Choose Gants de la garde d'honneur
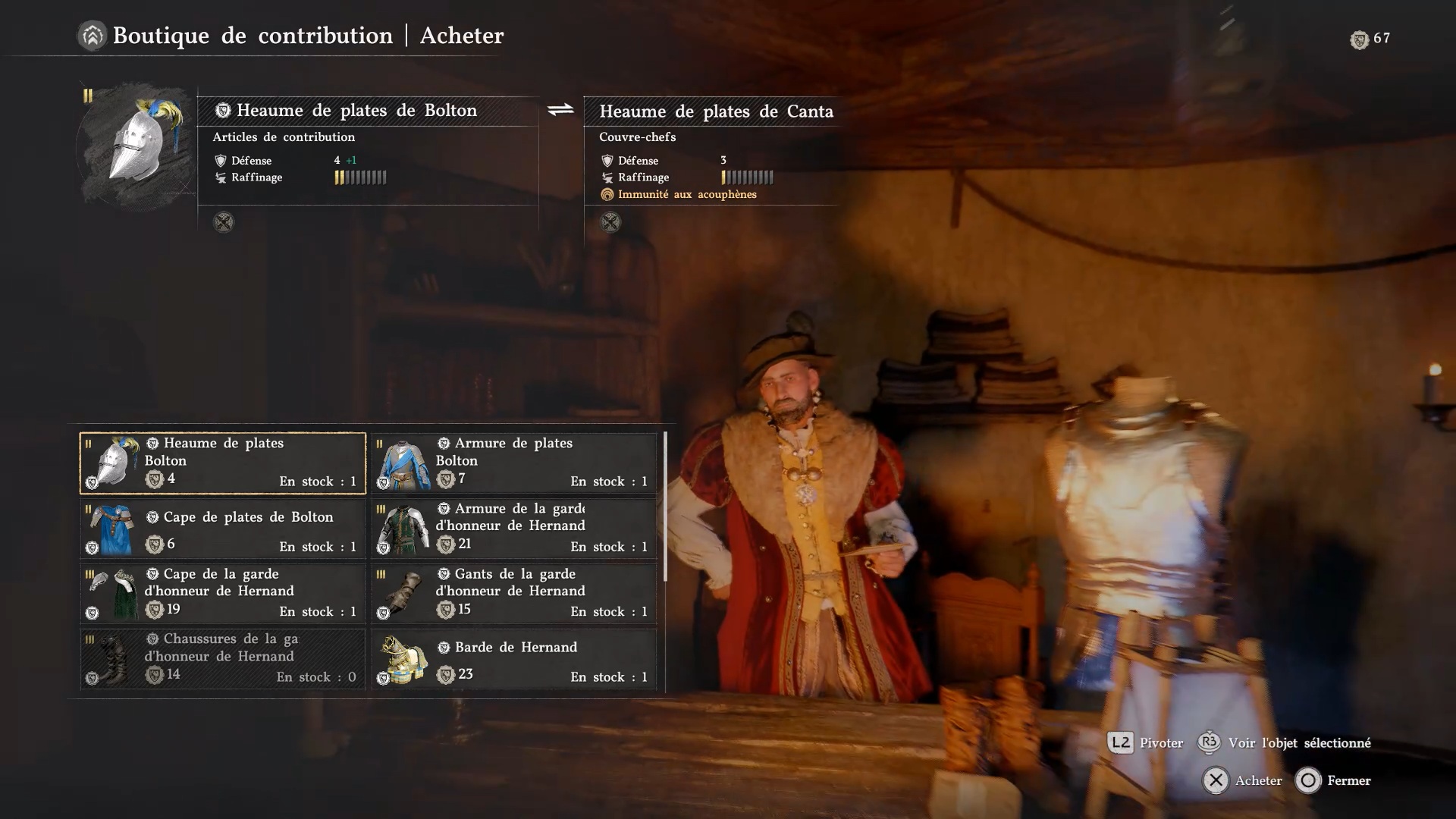 pyautogui.click(x=514, y=594)
